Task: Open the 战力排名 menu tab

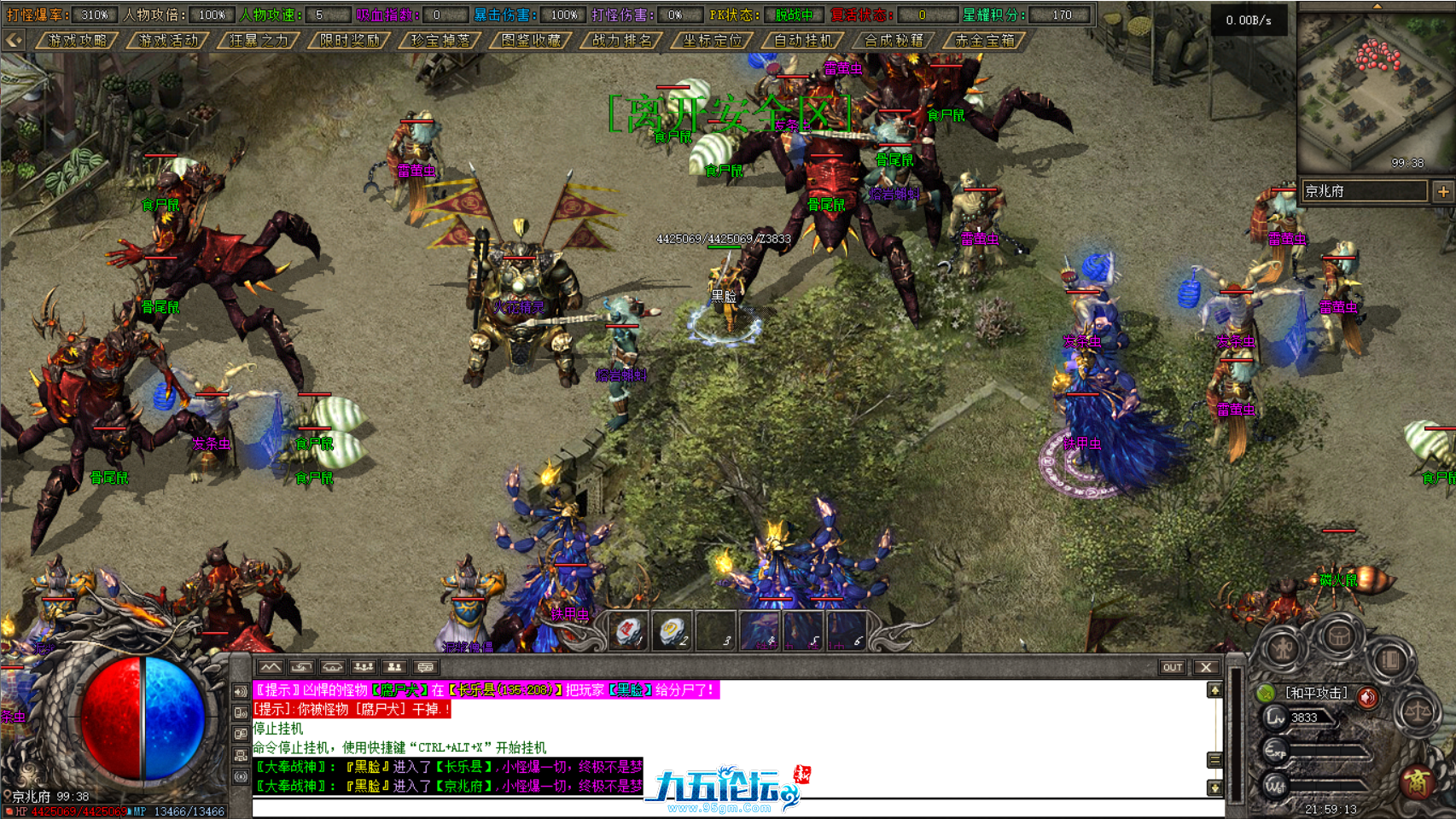Action: pos(620,40)
